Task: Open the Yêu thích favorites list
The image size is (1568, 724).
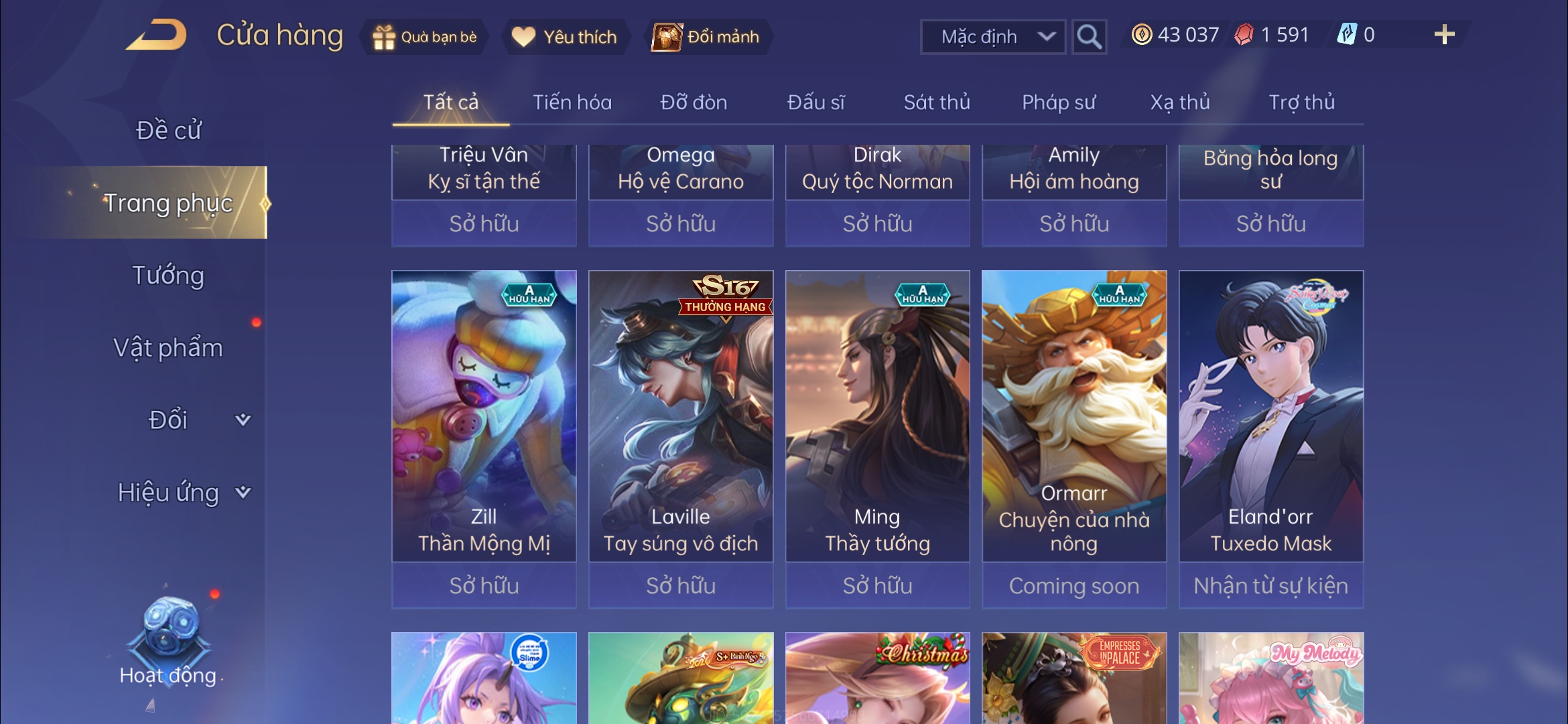Action: (564, 37)
